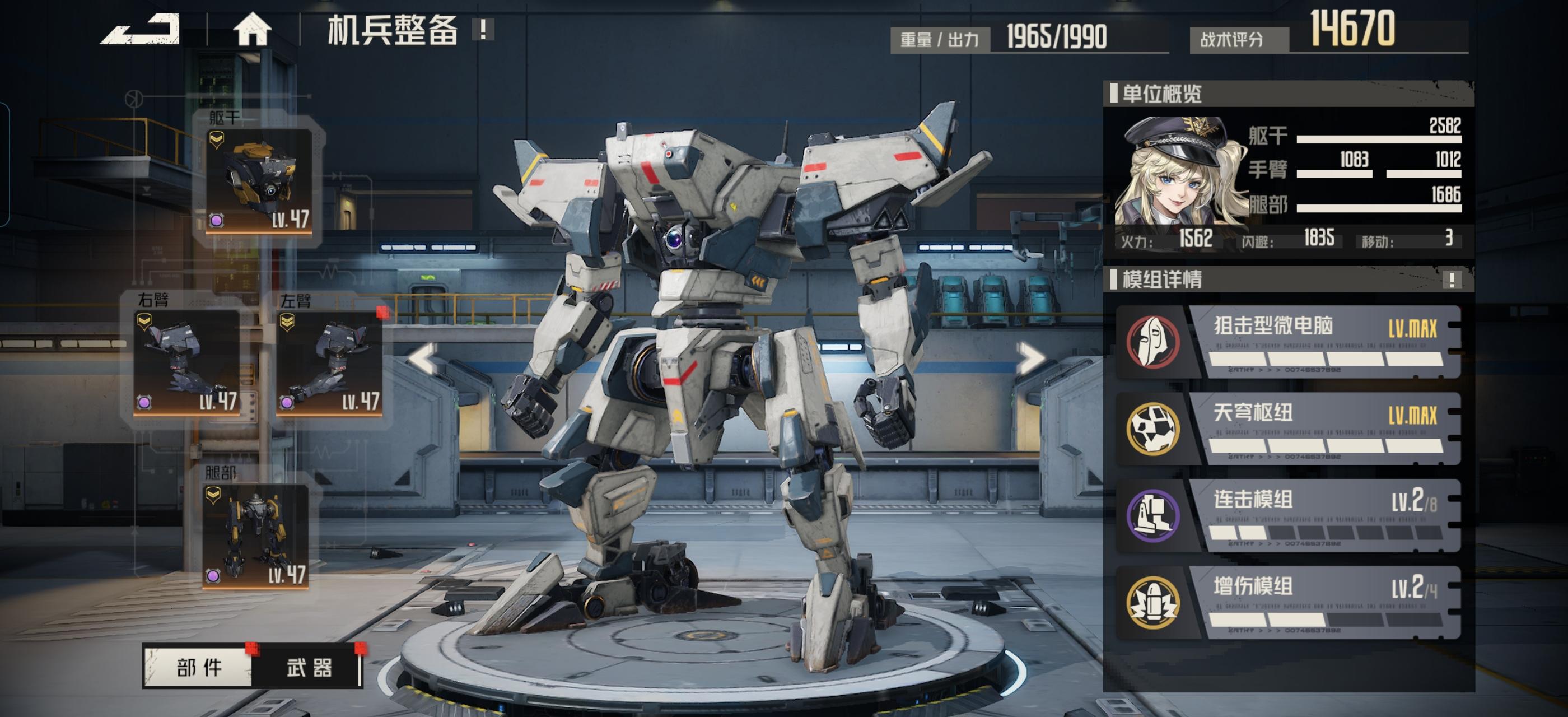Open the 狙击型微电脑 module

[1287, 342]
